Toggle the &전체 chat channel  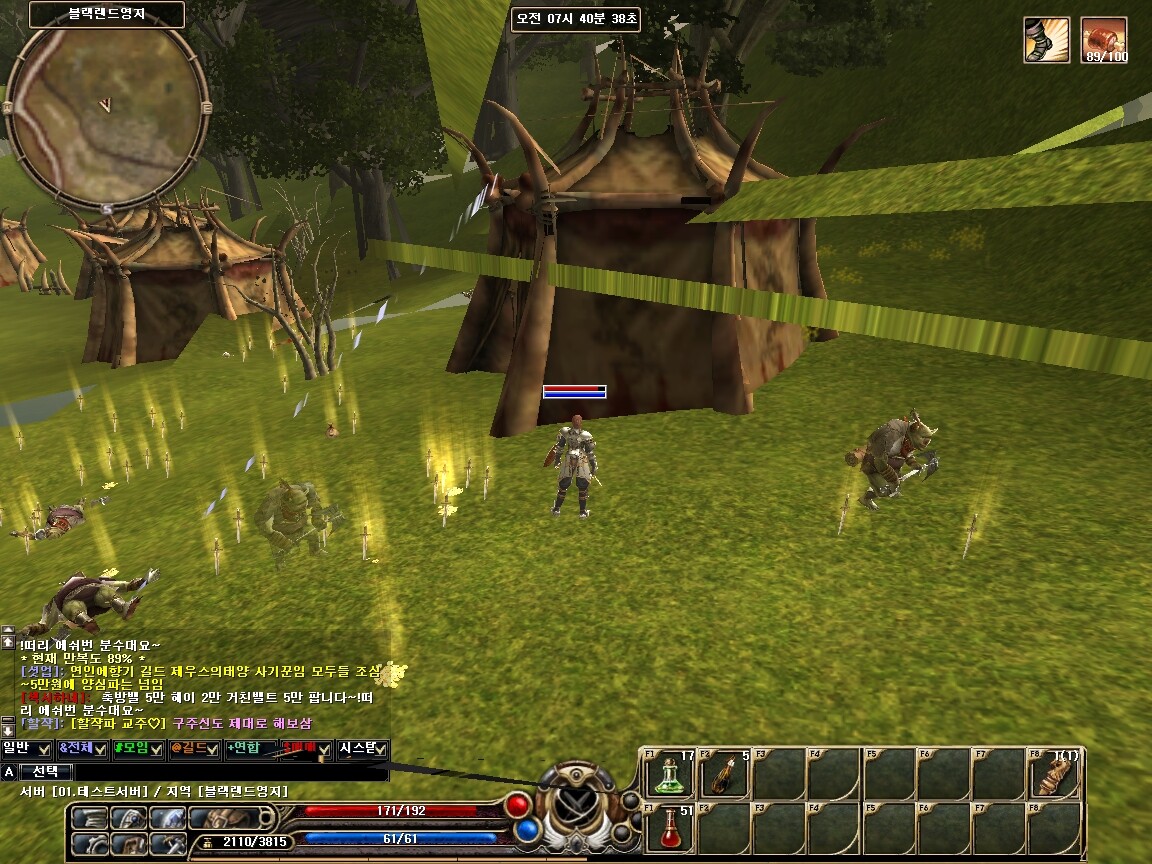[x=83, y=748]
